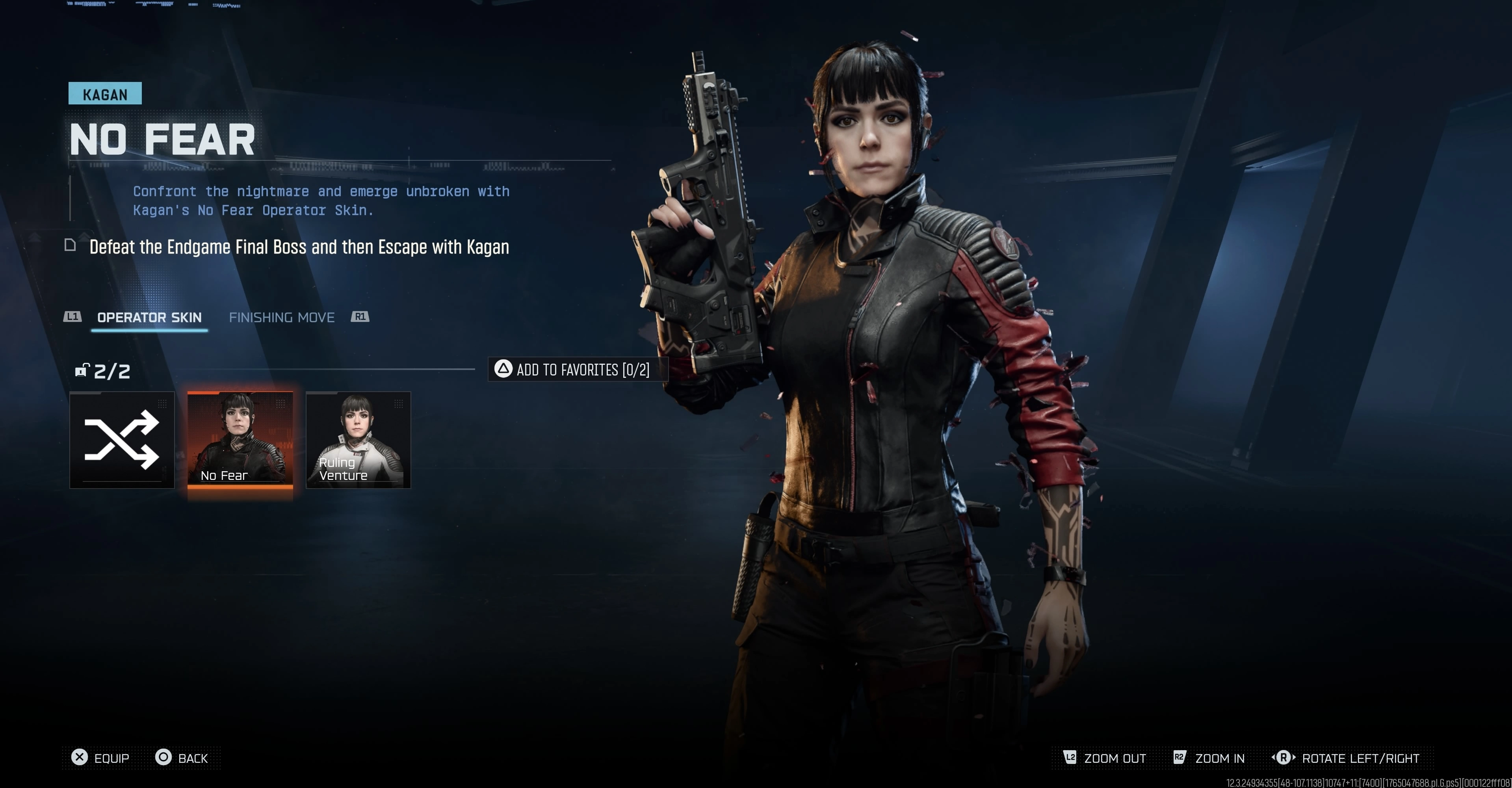Zoom out on the operator model
The height and width of the screenshot is (788, 1512).
tap(1105, 758)
